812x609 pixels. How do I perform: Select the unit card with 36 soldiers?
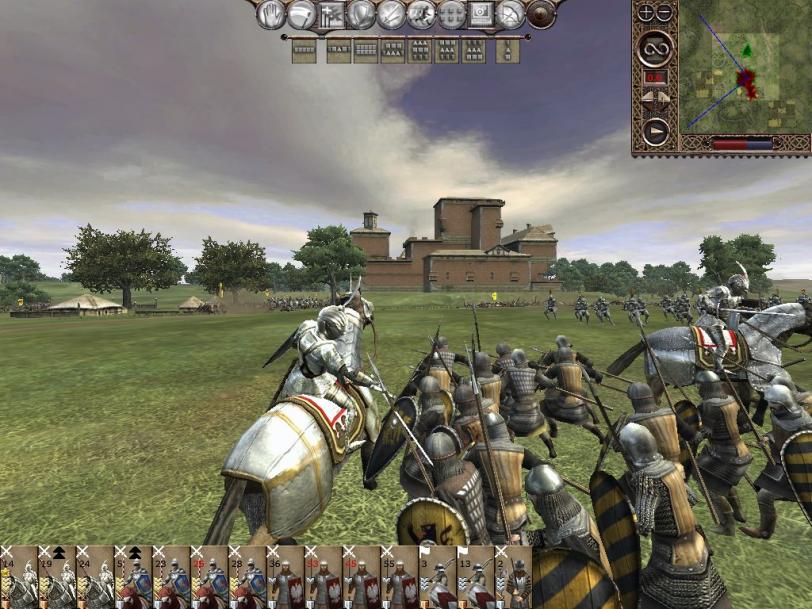coord(285,577)
